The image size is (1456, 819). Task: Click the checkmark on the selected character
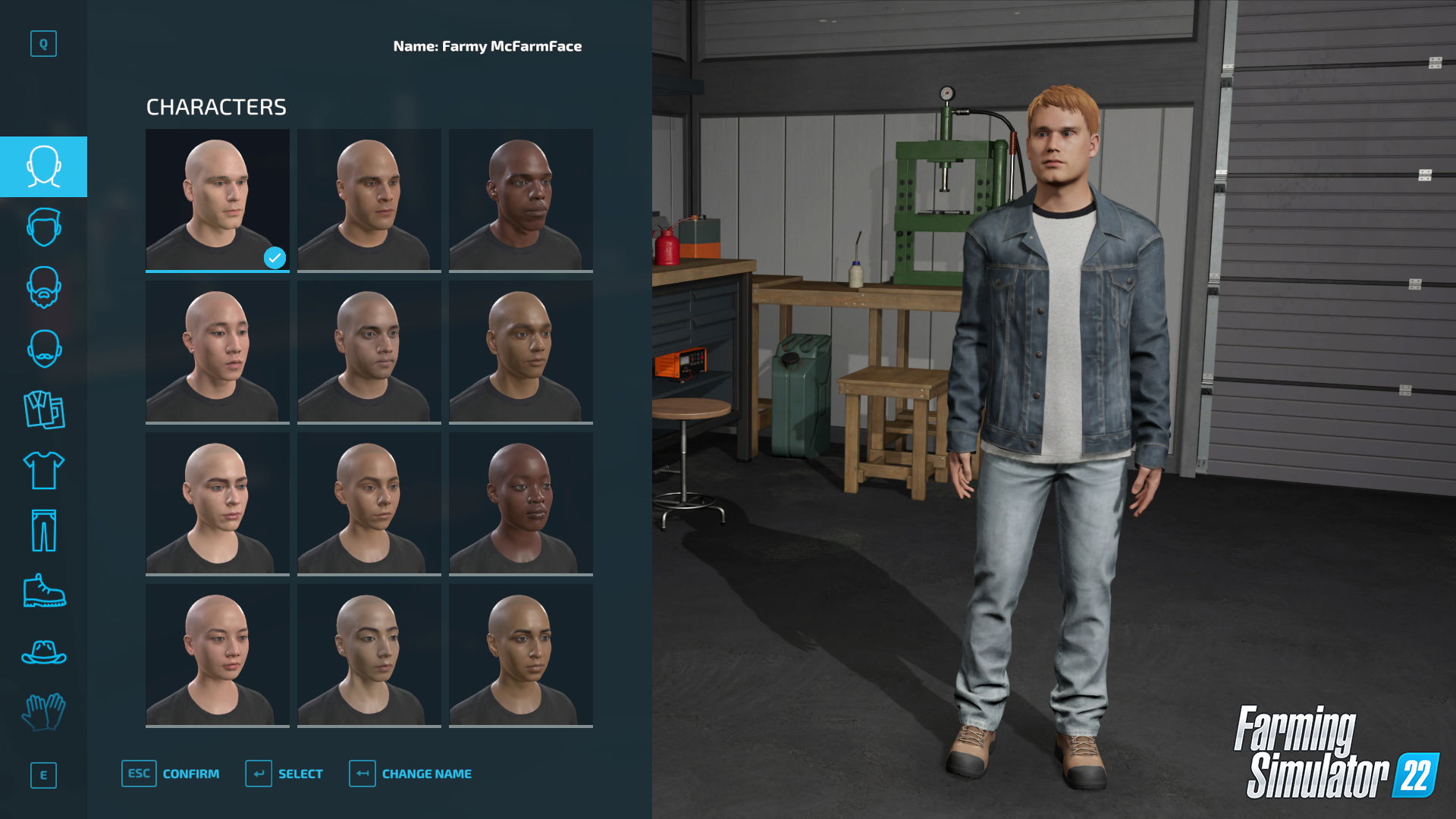point(275,257)
